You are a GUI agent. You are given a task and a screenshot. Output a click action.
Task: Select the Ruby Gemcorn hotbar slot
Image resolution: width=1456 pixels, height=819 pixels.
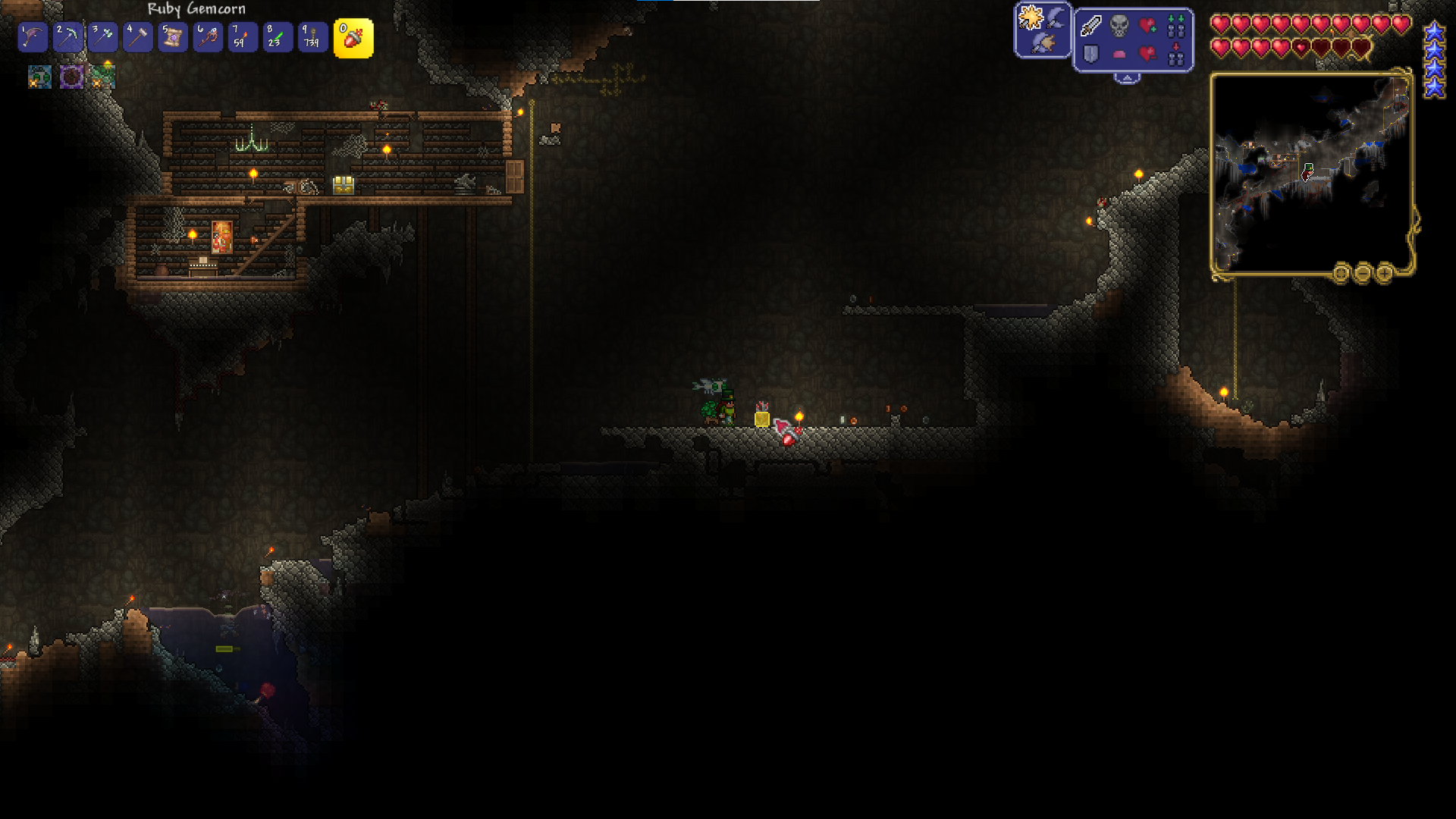click(x=353, y=38)
